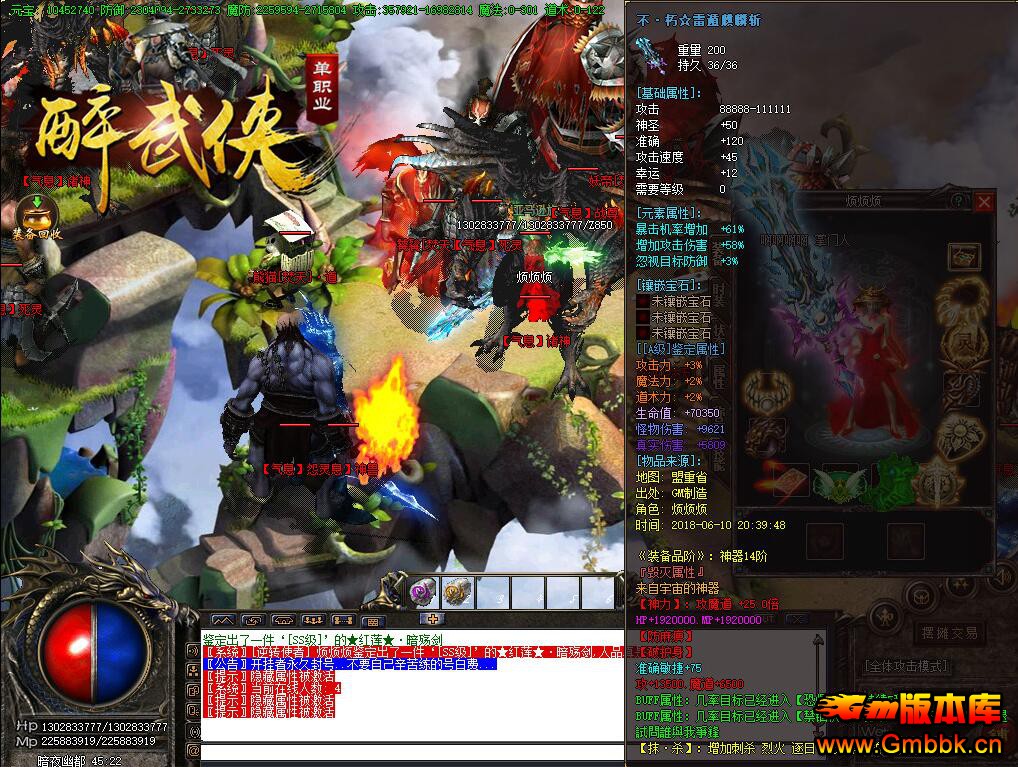Viewport: 1018px width, 767px height.
Task: Click the mountain icon above the chat
Action: [x=223, y=620]
